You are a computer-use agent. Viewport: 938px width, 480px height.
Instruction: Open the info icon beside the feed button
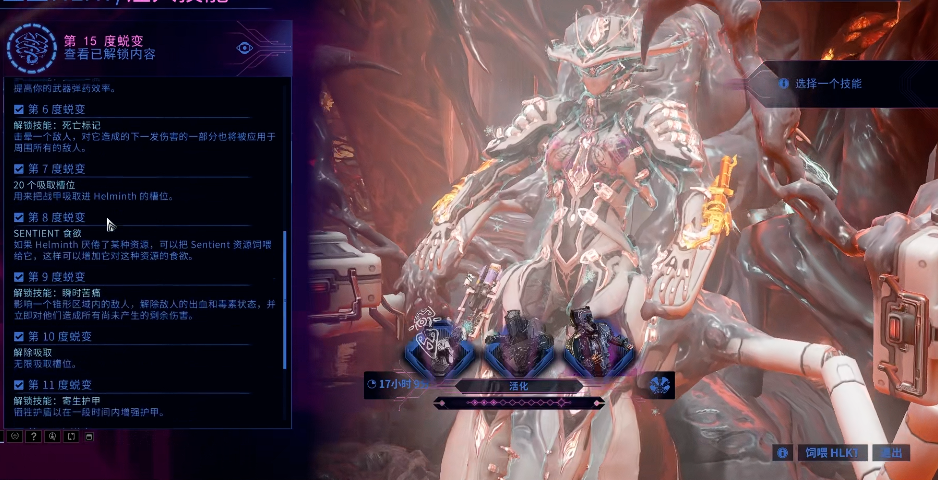pyautogui.click(x=782, y=453)
